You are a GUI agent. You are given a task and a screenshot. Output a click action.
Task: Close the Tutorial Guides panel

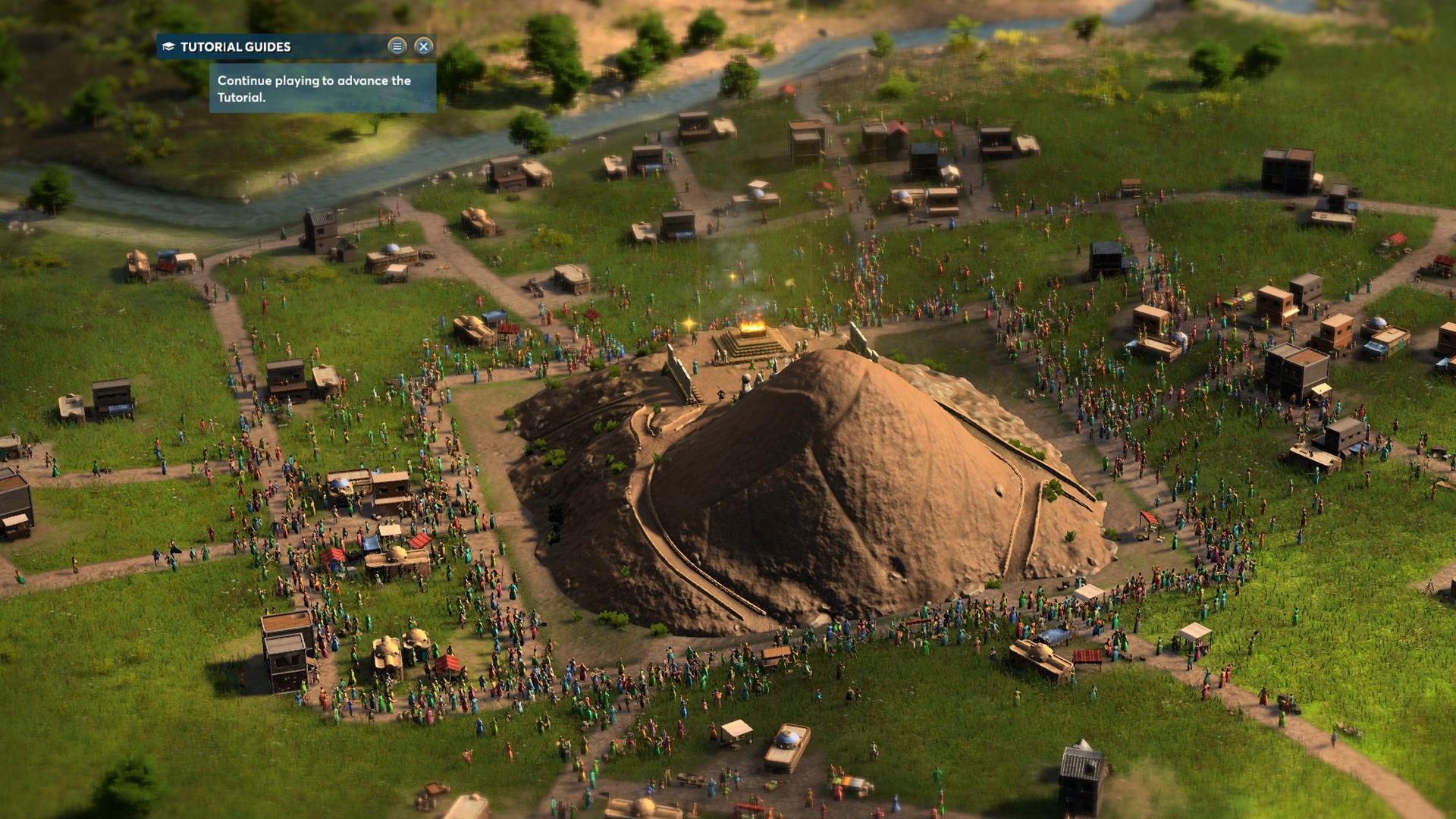pyautogui.click(x=424, y=46)
